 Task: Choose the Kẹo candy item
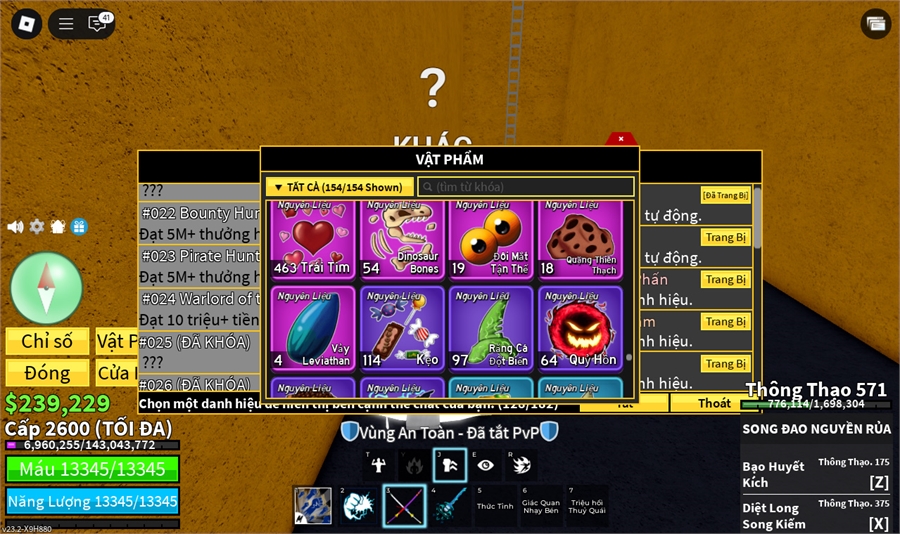401,328
